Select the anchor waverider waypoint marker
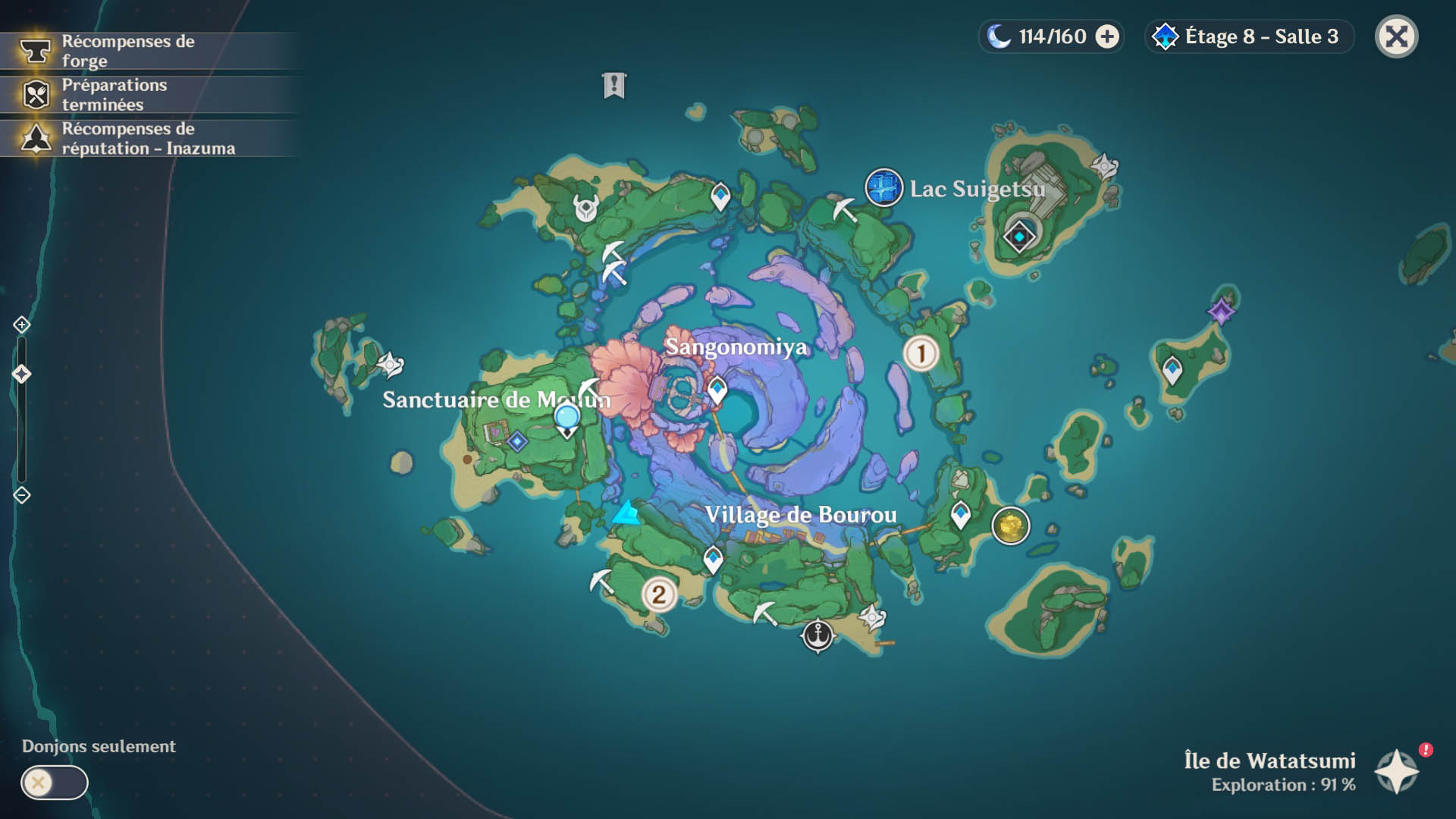Screen dimensions: 1456x819 click(x=817, y=634)
